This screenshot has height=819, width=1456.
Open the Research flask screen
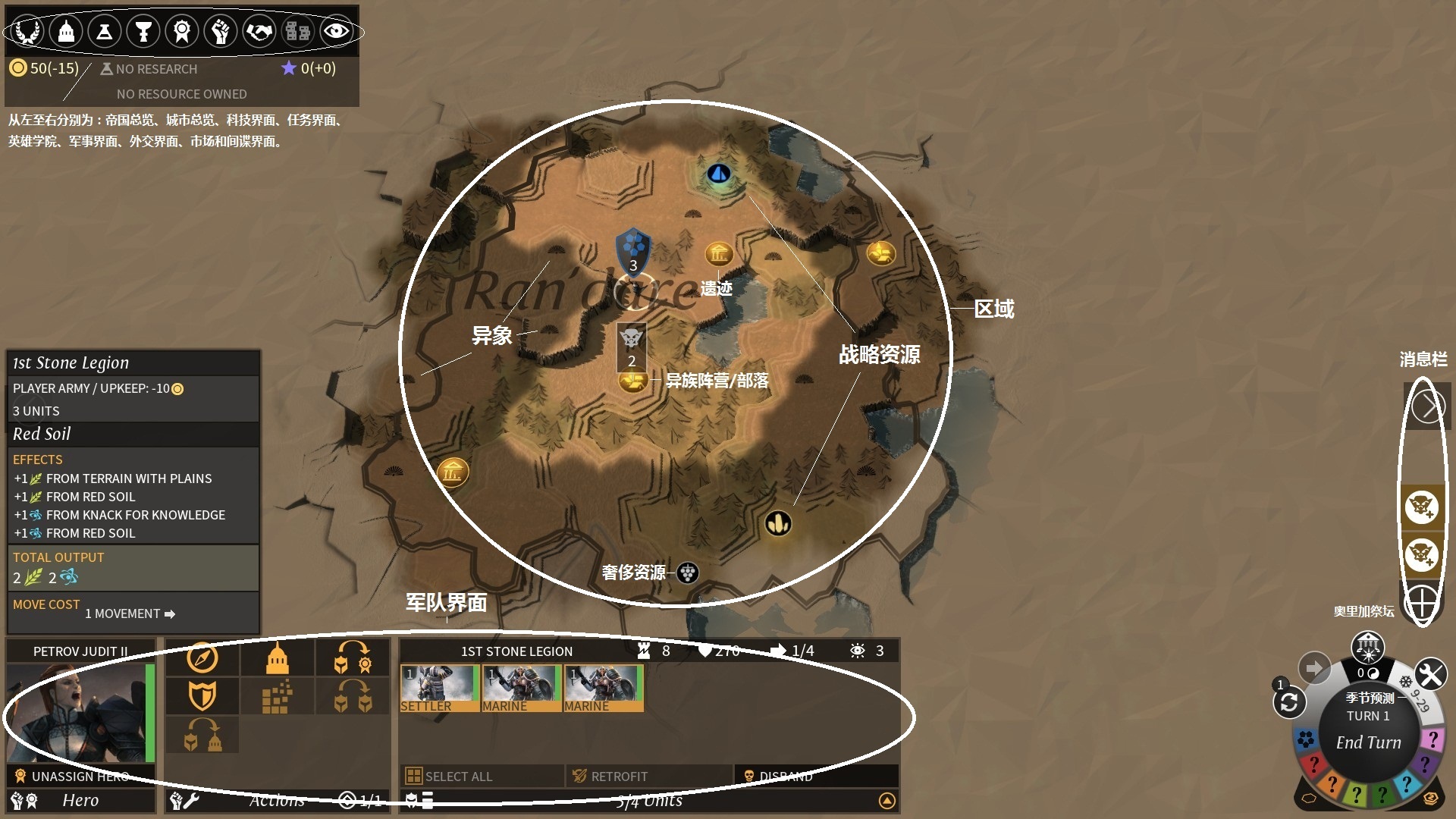tap(105, 32)
